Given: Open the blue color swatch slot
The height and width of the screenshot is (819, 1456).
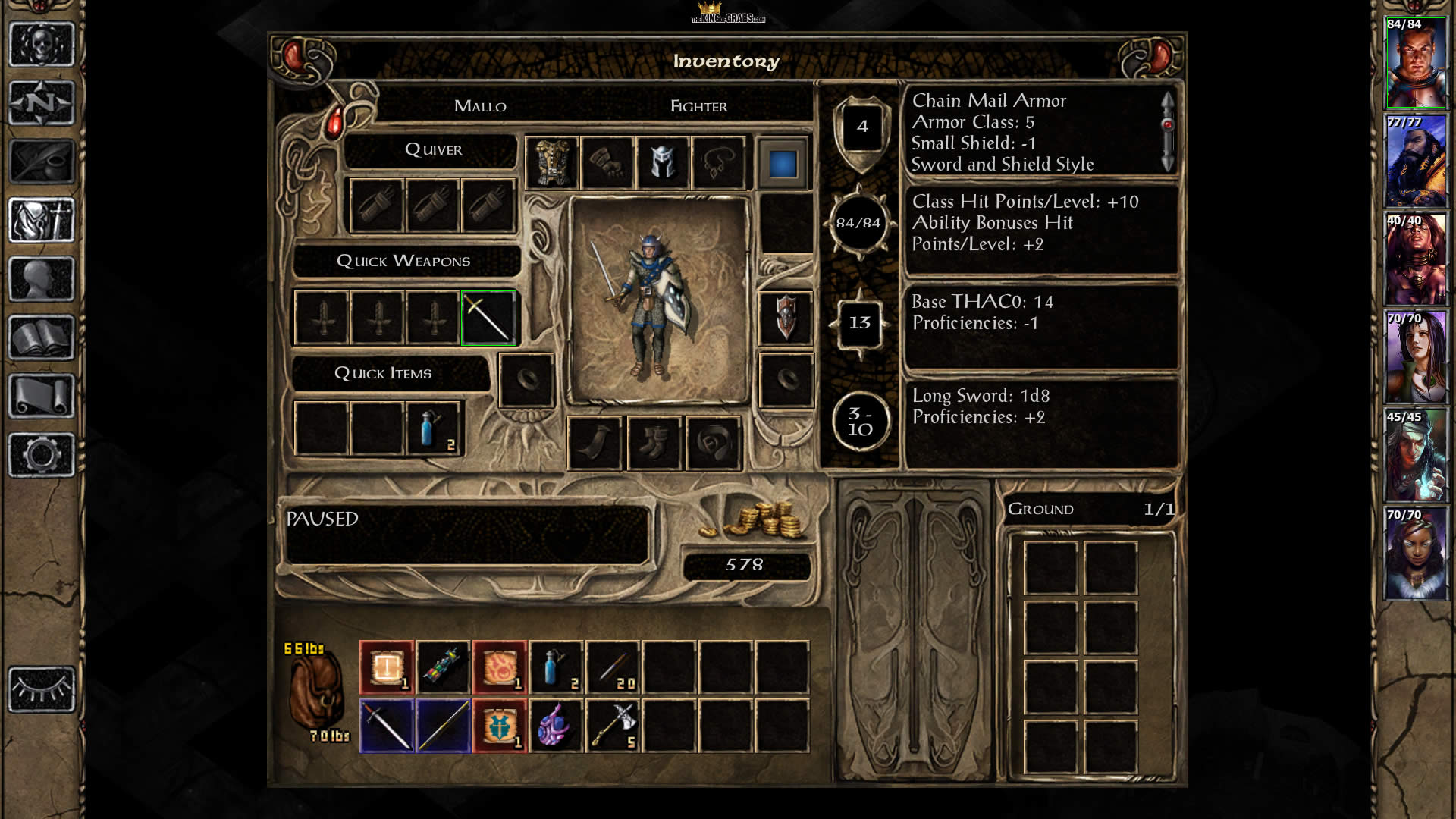Looking at the screenshot, I should 783,163.
